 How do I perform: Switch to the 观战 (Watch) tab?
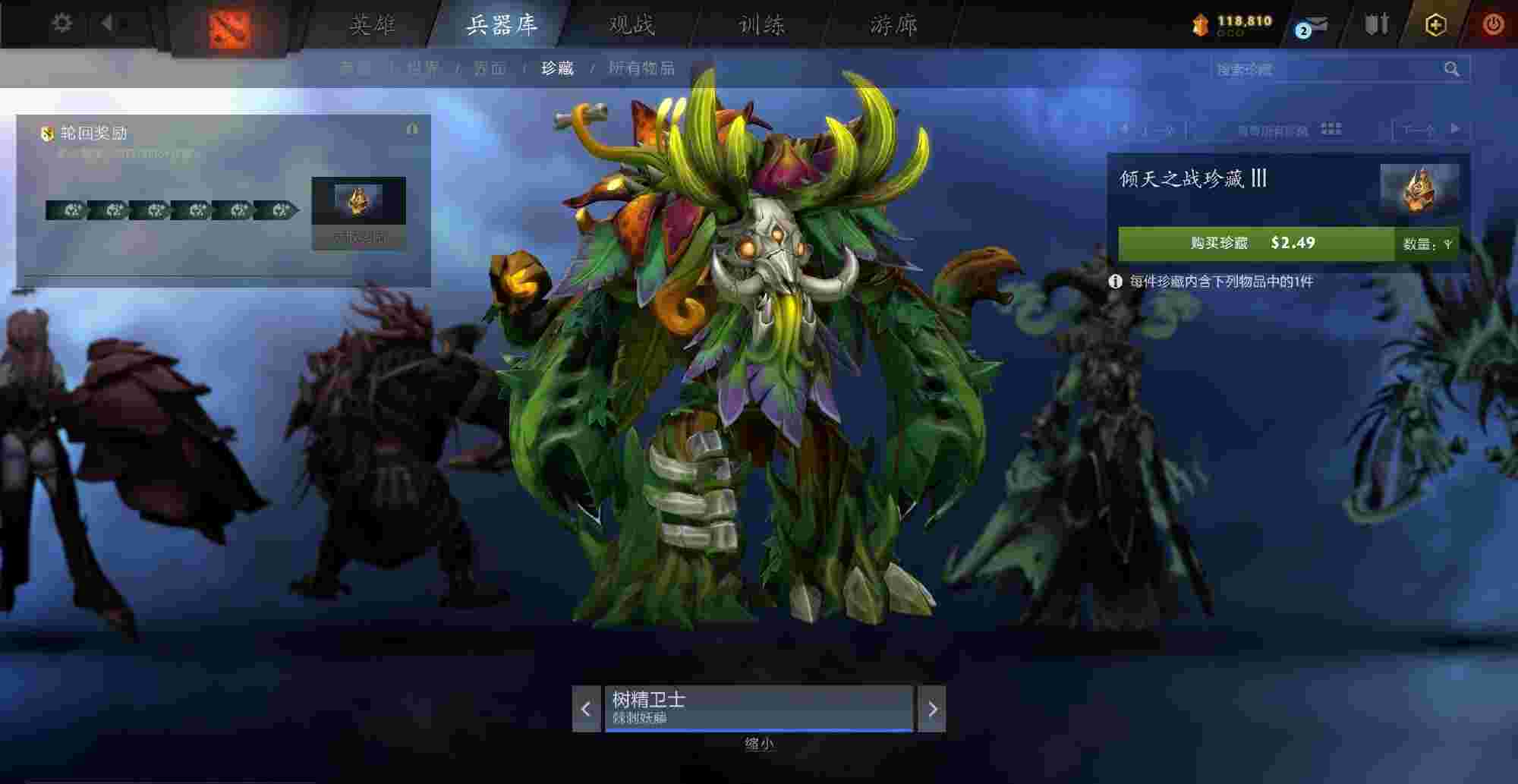[x=631, y=25]
